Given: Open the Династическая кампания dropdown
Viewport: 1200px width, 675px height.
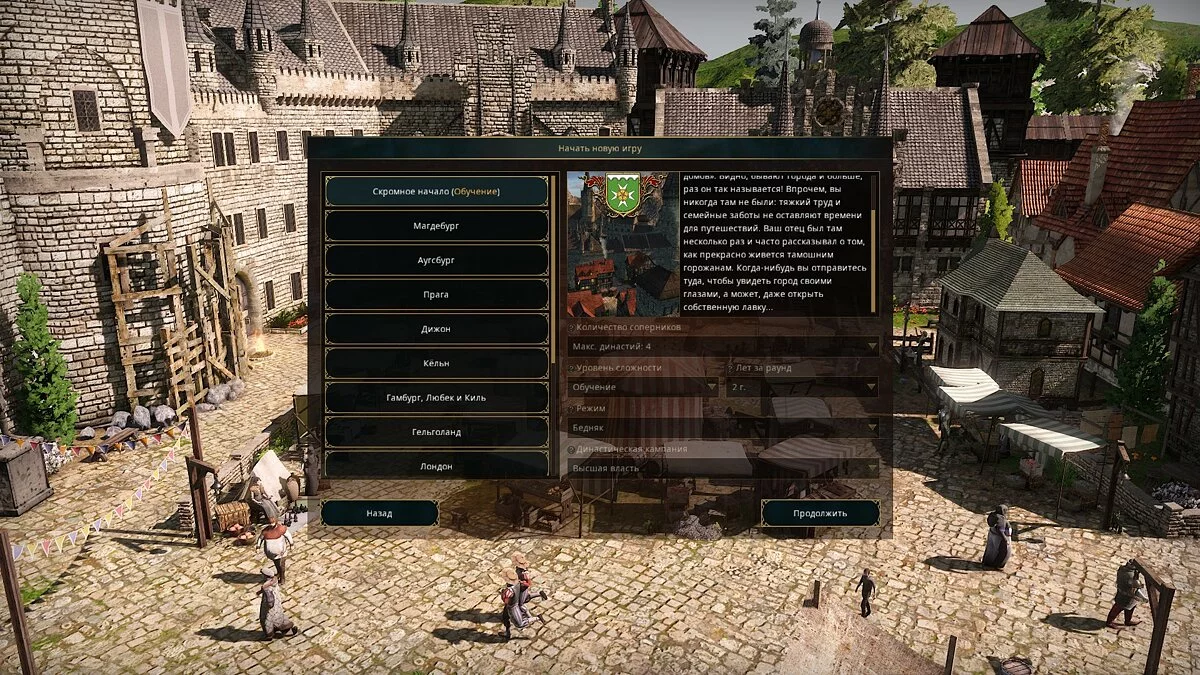Looking at the screenshot, I should point(723,467).
